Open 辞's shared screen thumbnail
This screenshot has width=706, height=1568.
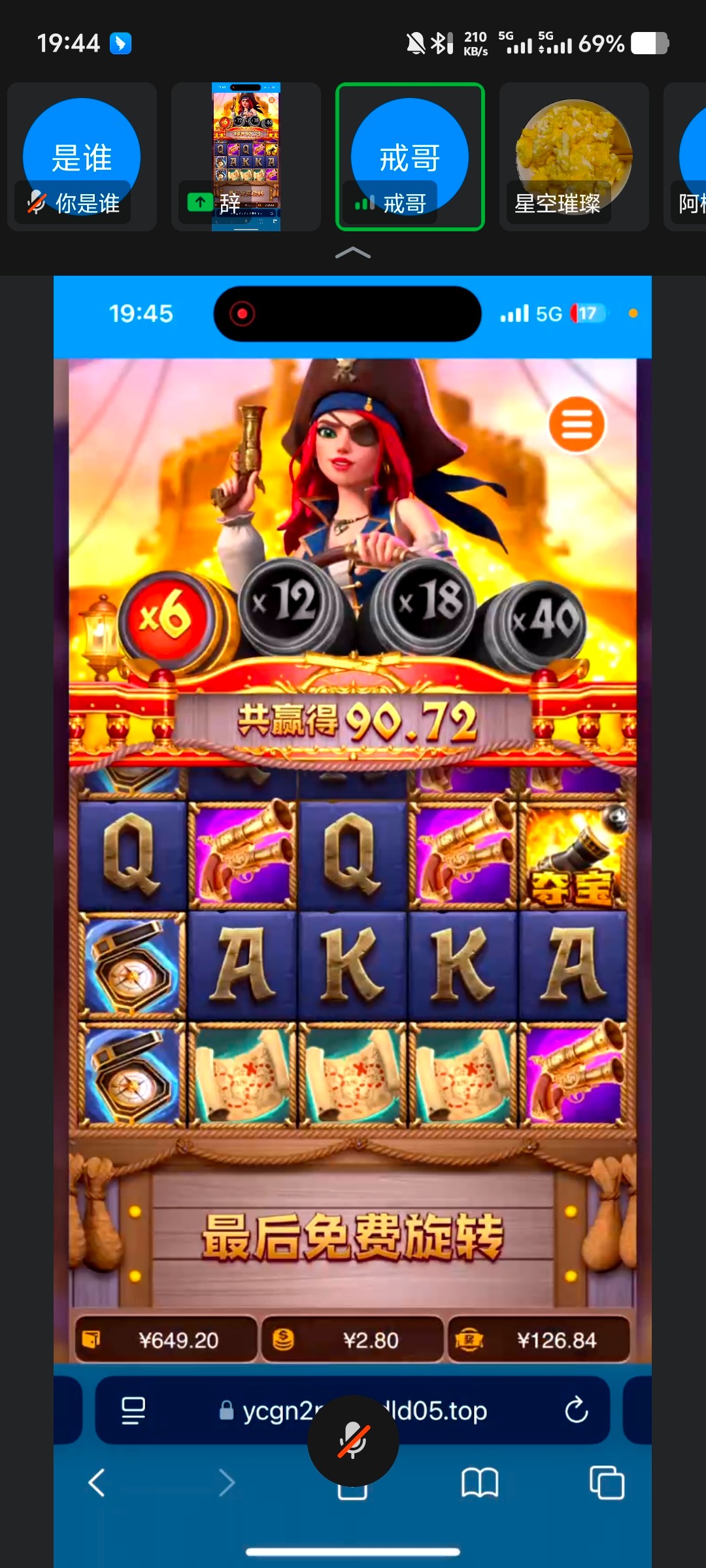pyautogui.click(x=246, y=157)
